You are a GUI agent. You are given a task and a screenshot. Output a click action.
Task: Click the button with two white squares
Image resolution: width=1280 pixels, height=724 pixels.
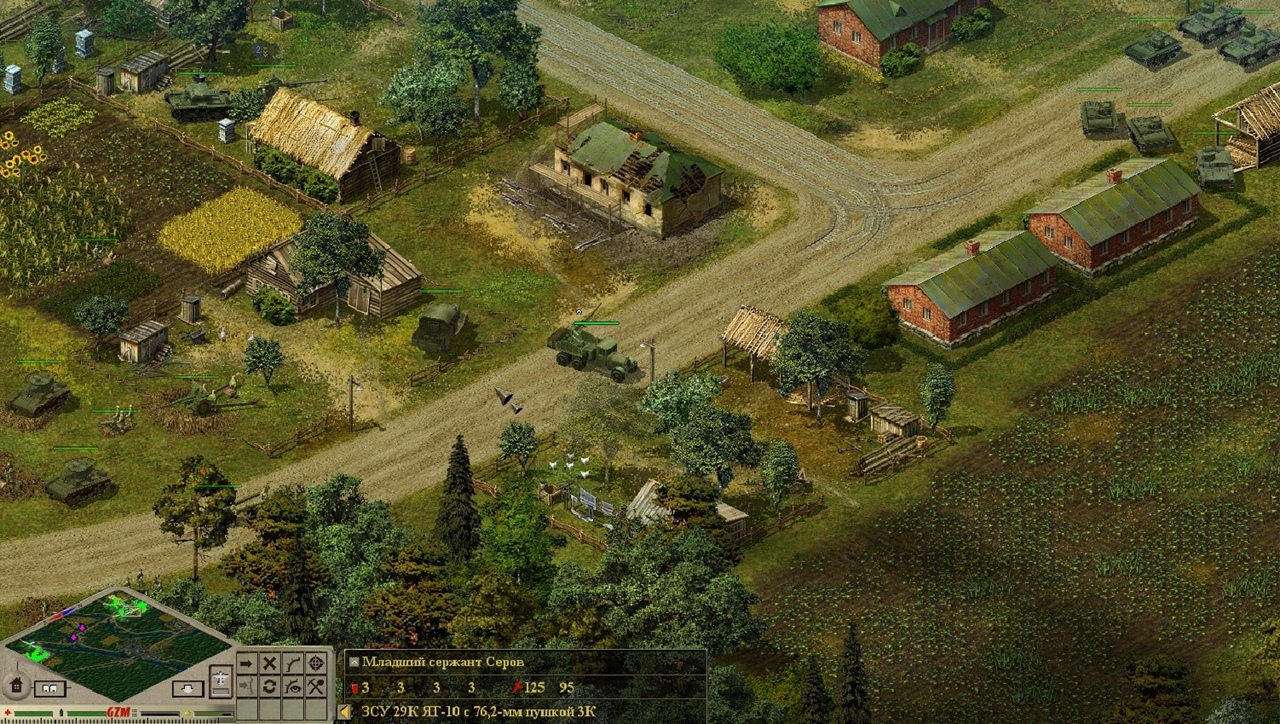(49, 689)
